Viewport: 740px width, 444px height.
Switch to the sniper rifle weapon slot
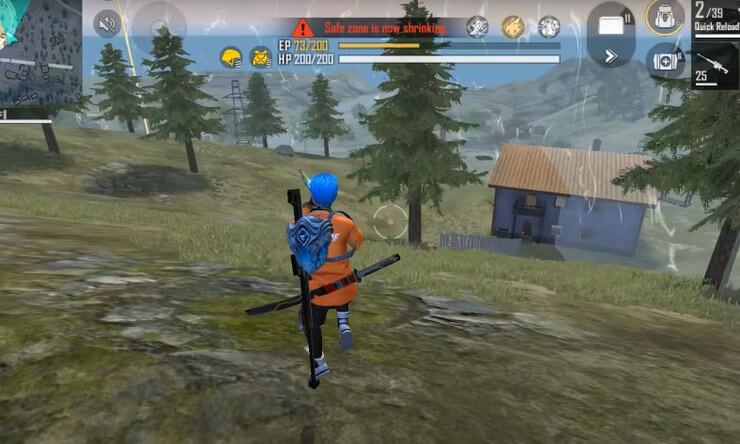[x=715, y=64]
